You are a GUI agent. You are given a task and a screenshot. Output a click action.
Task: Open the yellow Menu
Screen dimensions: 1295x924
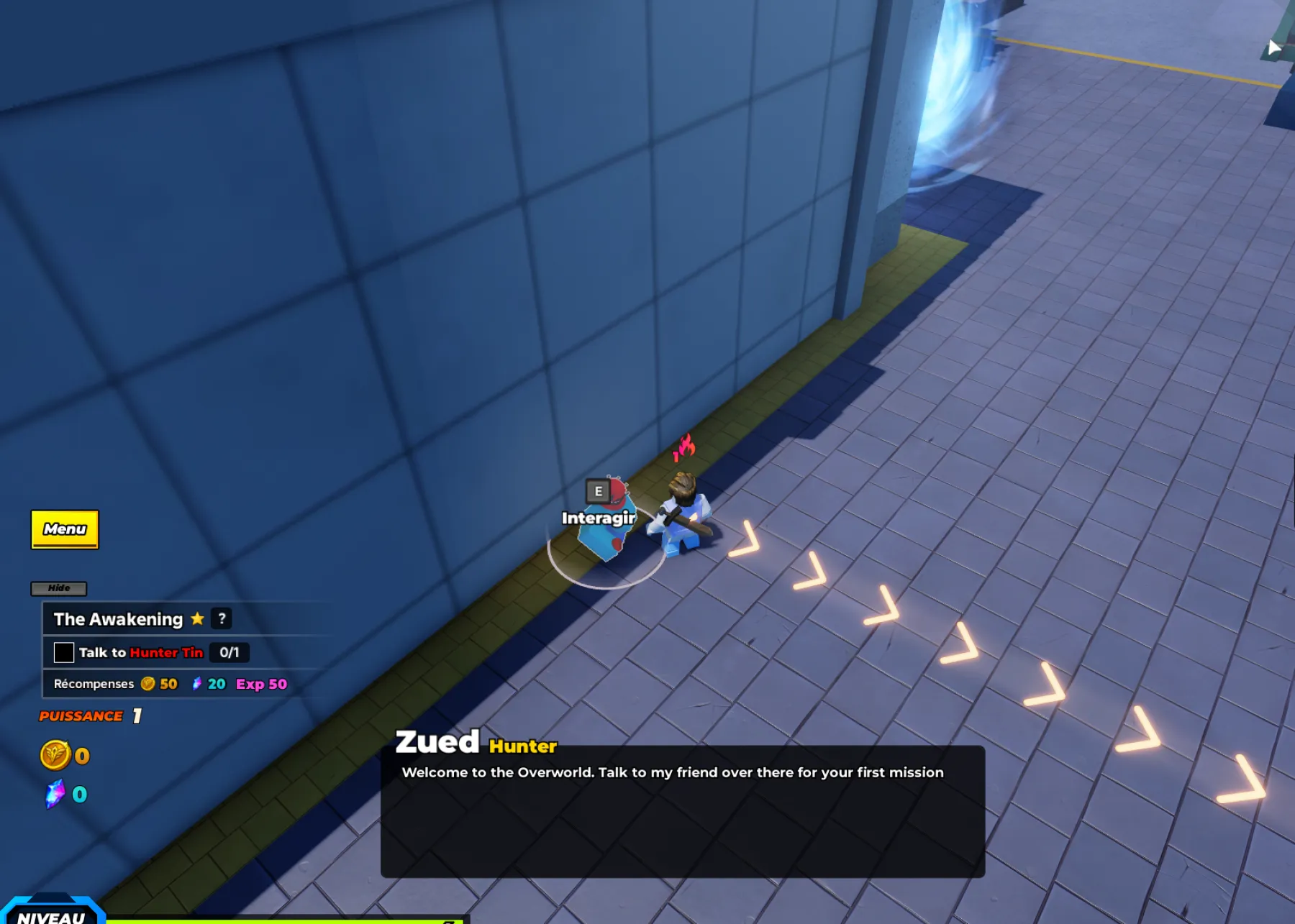pos(65,529)
